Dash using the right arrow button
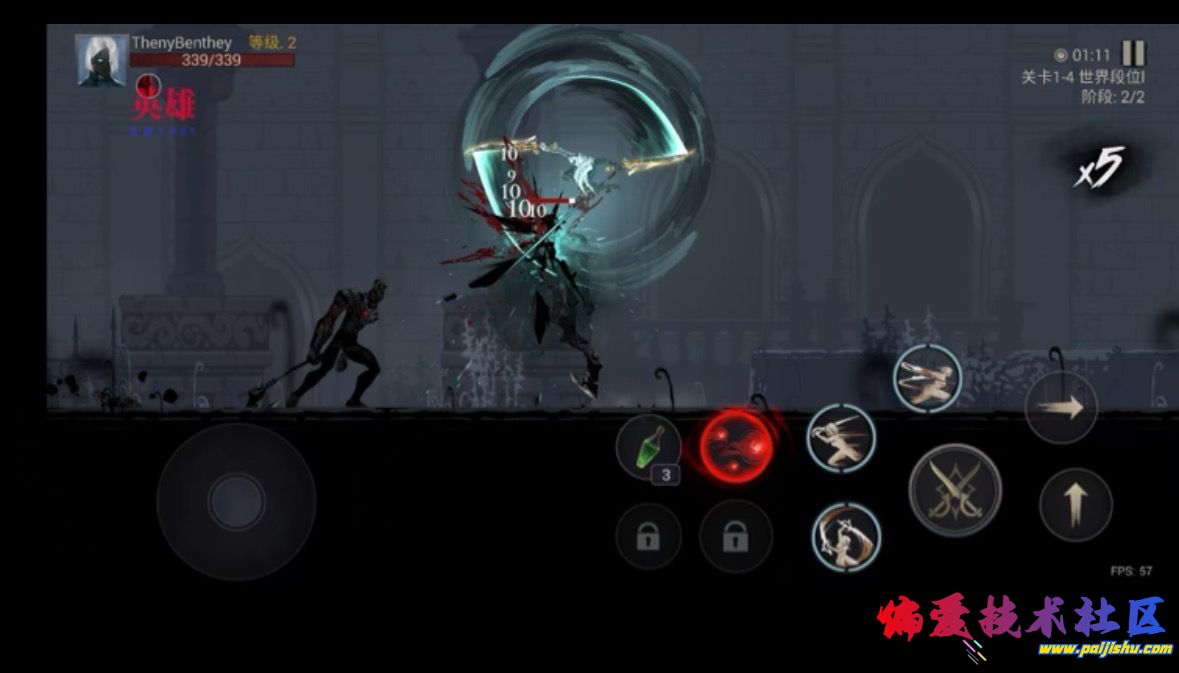This screenshot has height=673, width=1179. click(x=1061, y=408)
